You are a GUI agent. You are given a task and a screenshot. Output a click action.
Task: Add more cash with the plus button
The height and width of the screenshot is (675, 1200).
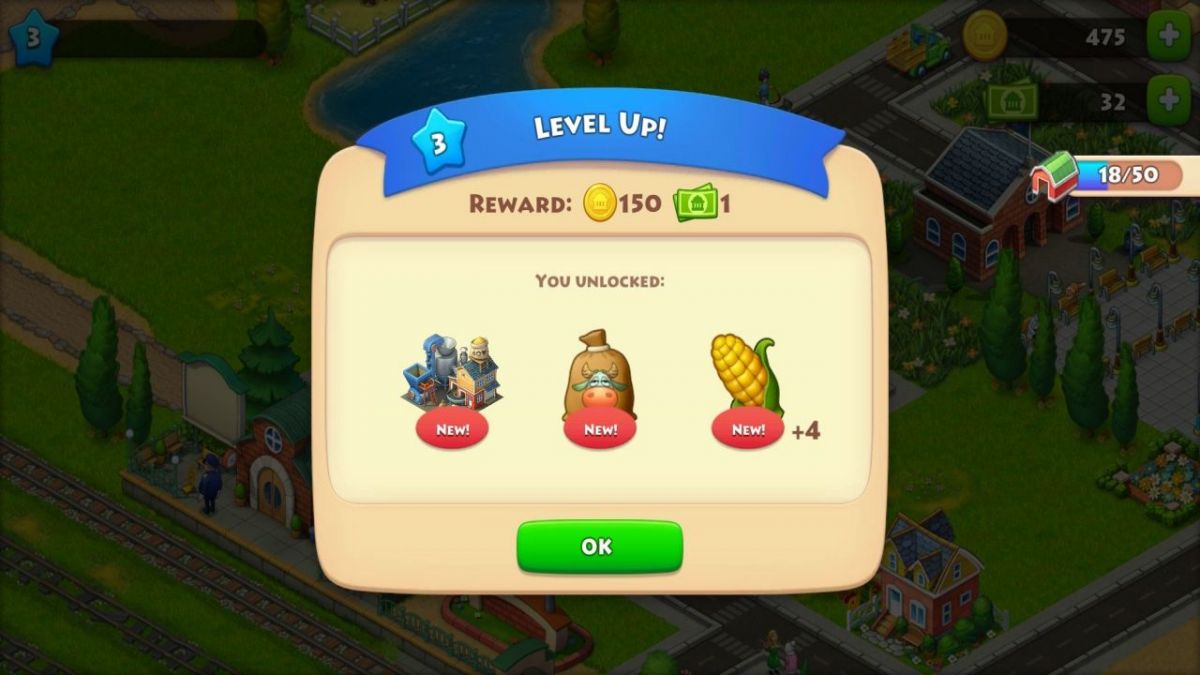1168,101
